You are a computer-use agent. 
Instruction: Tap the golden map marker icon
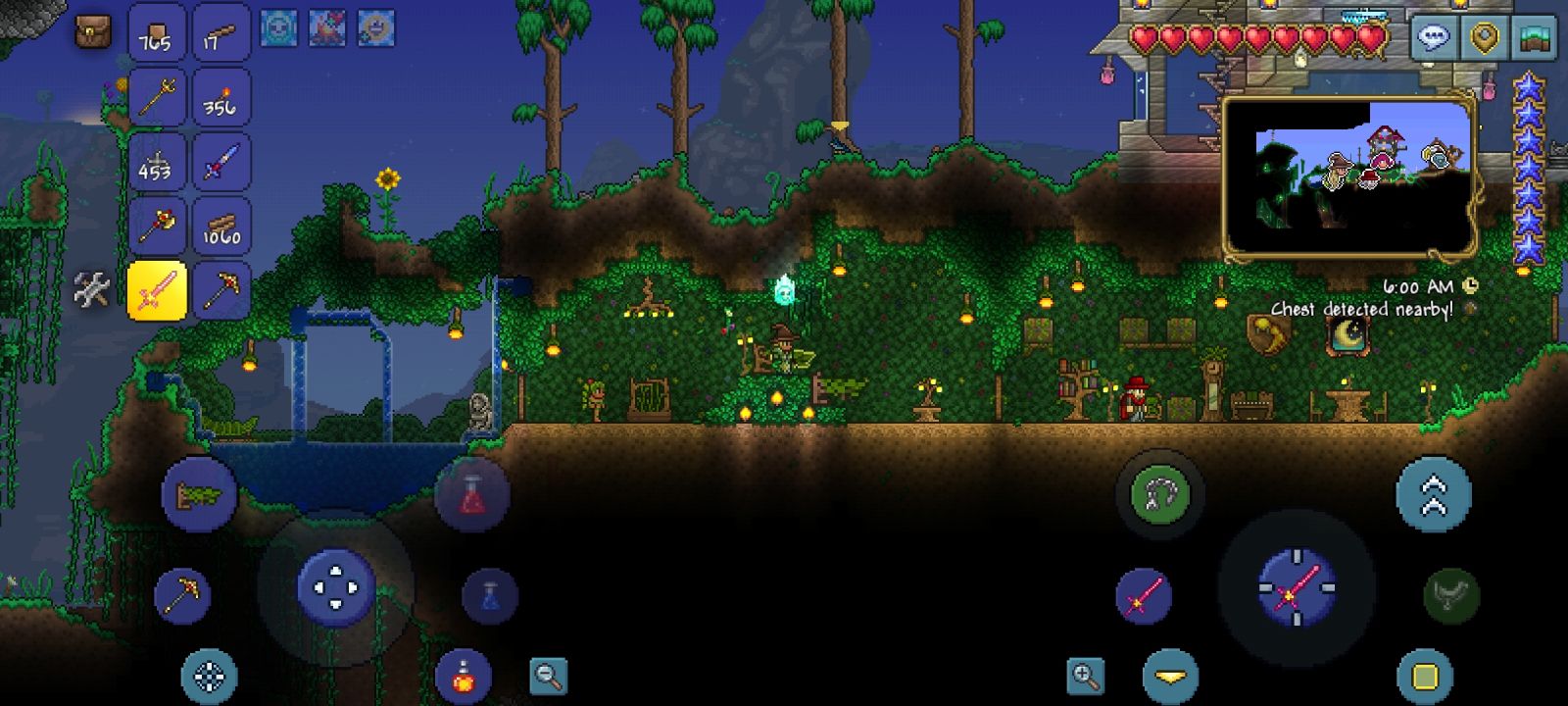point(1485,38)
